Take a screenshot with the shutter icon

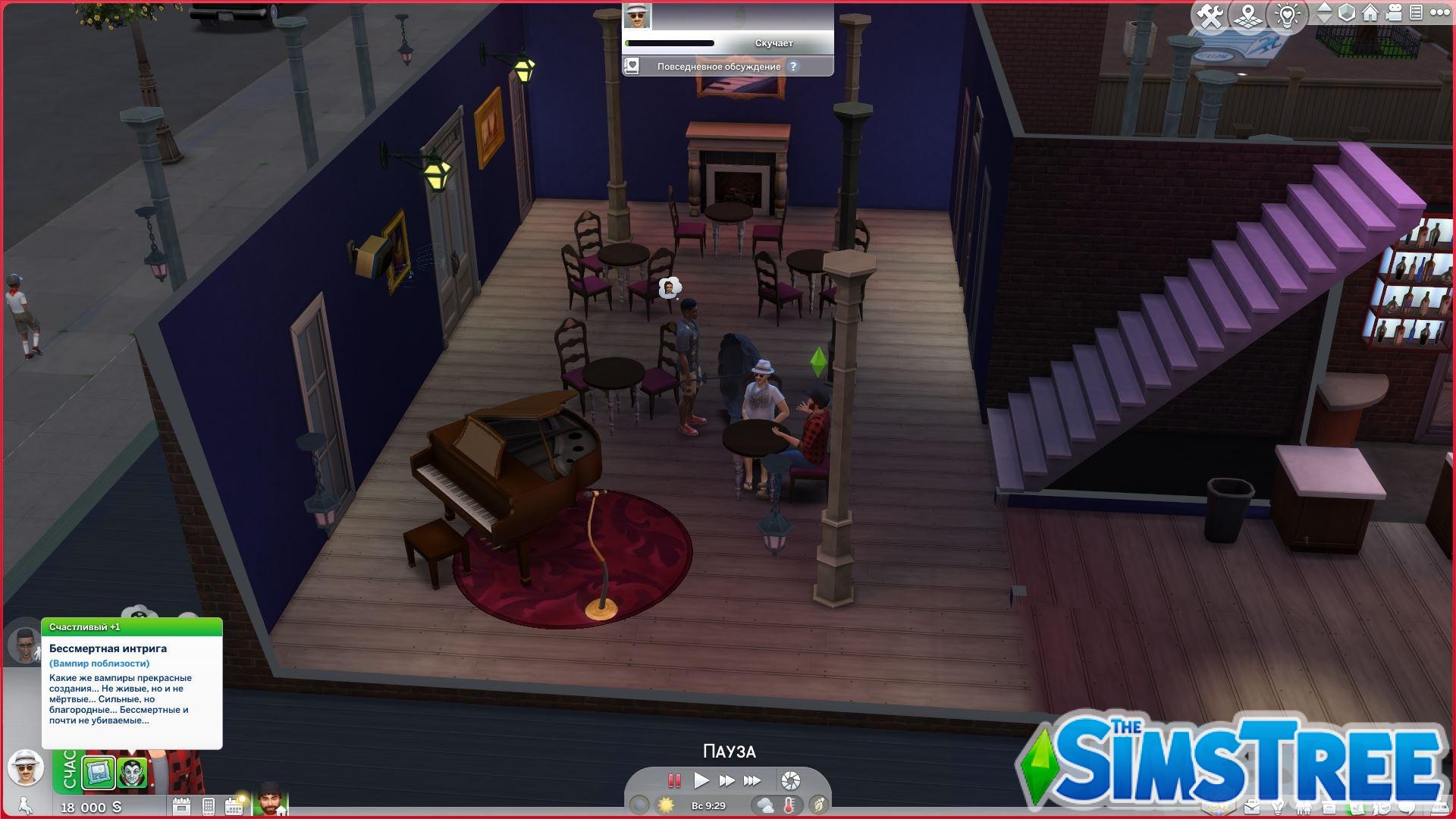[791, 780]
